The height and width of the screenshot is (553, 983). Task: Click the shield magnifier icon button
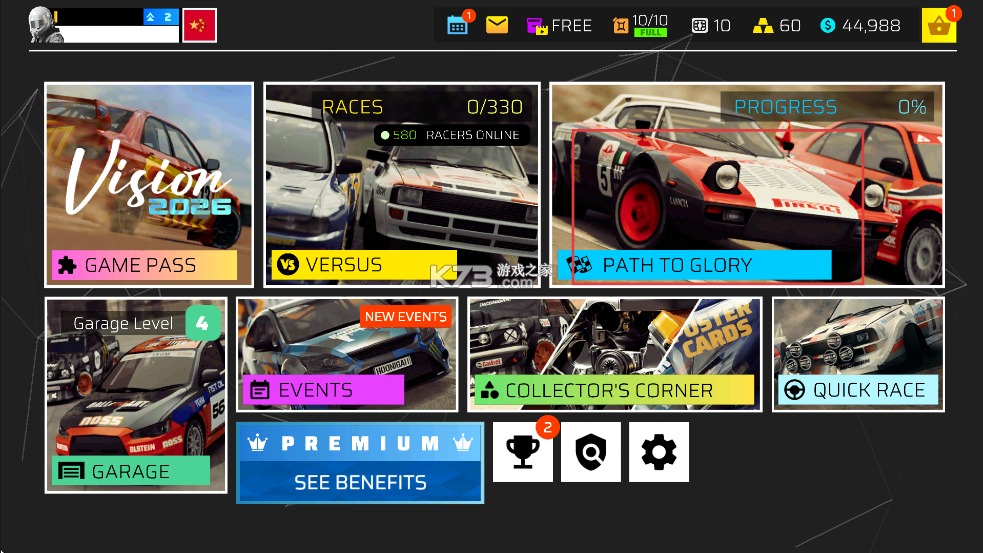591,452
